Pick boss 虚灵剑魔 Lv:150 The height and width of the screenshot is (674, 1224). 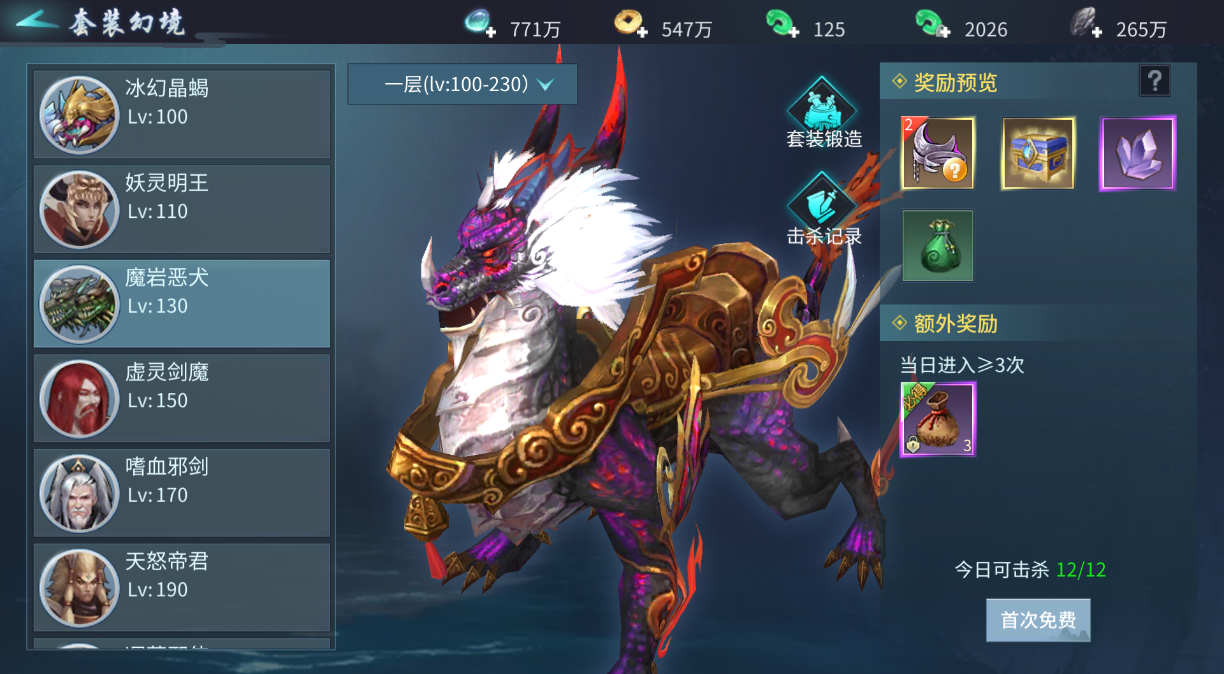click(182, 398)
